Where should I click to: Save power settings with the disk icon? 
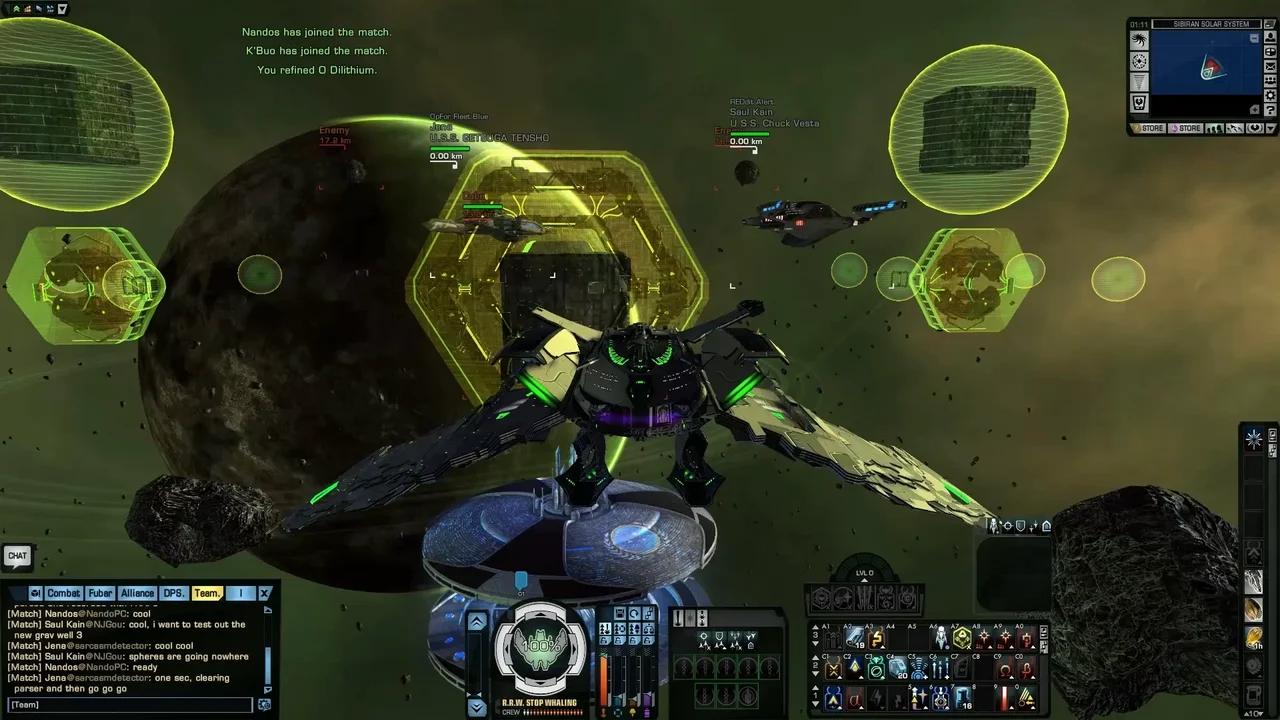tap(620, 613)
